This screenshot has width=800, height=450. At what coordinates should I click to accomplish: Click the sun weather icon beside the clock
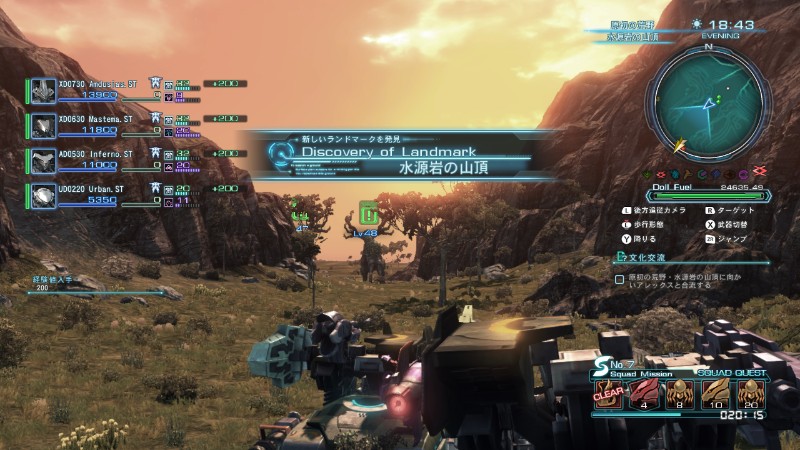(696, 24)
